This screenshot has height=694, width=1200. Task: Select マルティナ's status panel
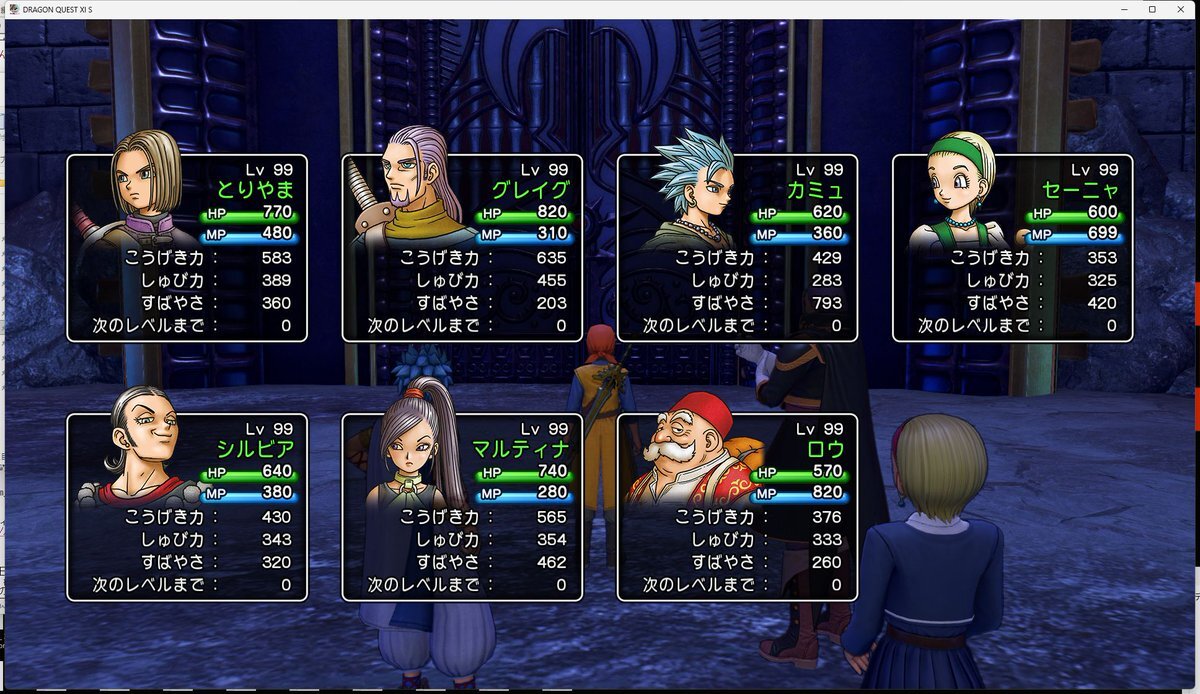tap(462, 507)
